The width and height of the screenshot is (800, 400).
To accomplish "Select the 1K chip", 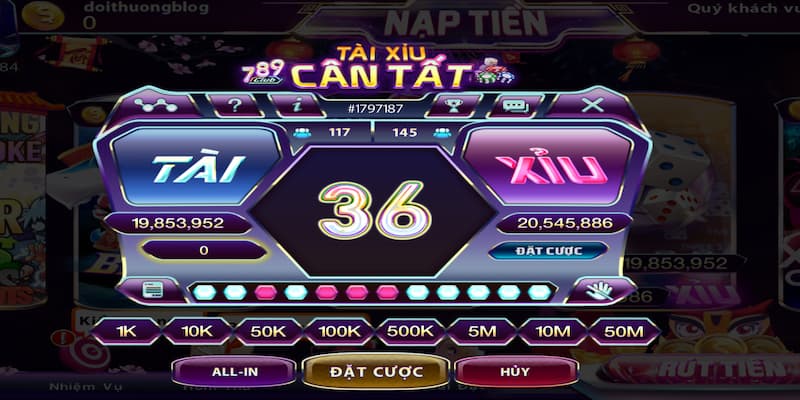I will (126, 331).
